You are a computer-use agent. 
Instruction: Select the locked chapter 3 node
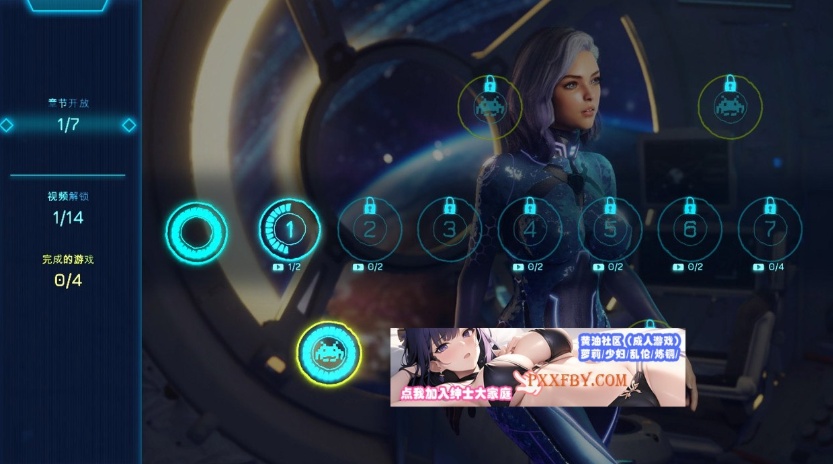tap(449, 230)
